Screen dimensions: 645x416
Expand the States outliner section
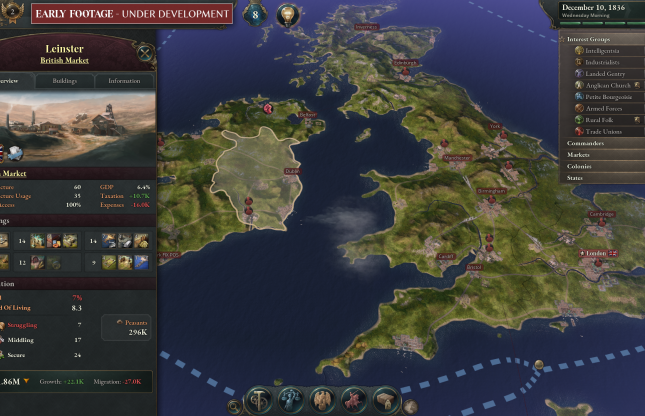575,178
